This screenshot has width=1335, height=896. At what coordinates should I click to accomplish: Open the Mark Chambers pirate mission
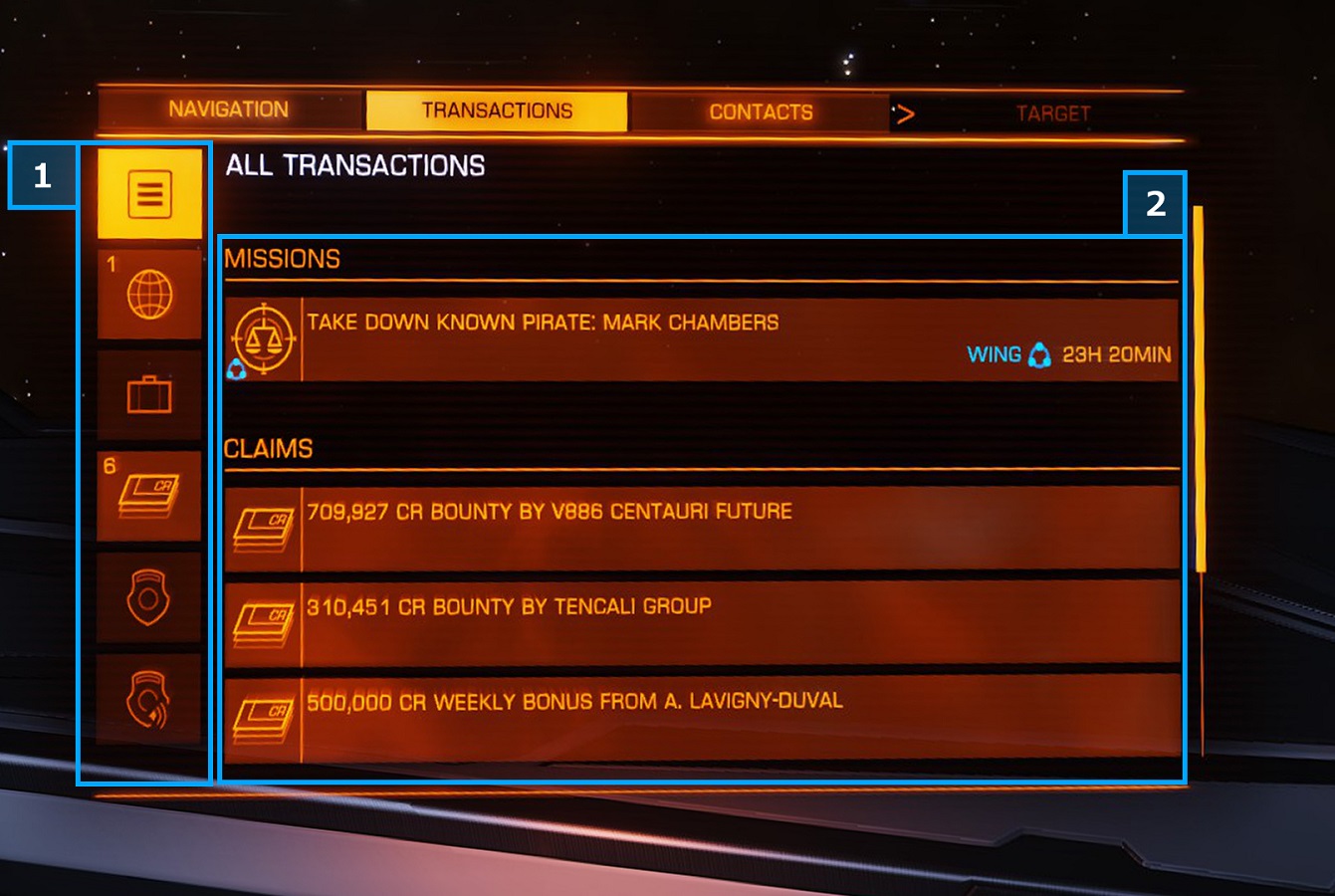(701, 339)
